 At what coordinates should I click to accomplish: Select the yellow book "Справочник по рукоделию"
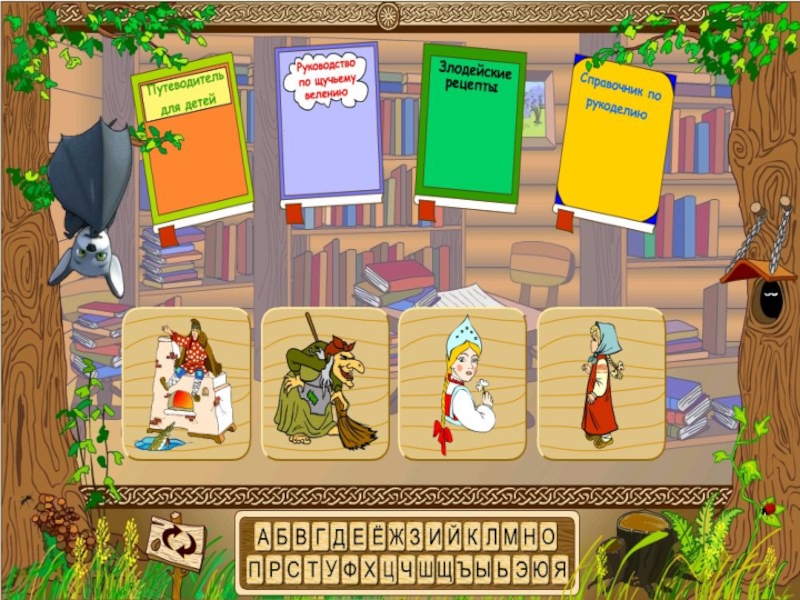pyautogui.click(x=612, y=142)
